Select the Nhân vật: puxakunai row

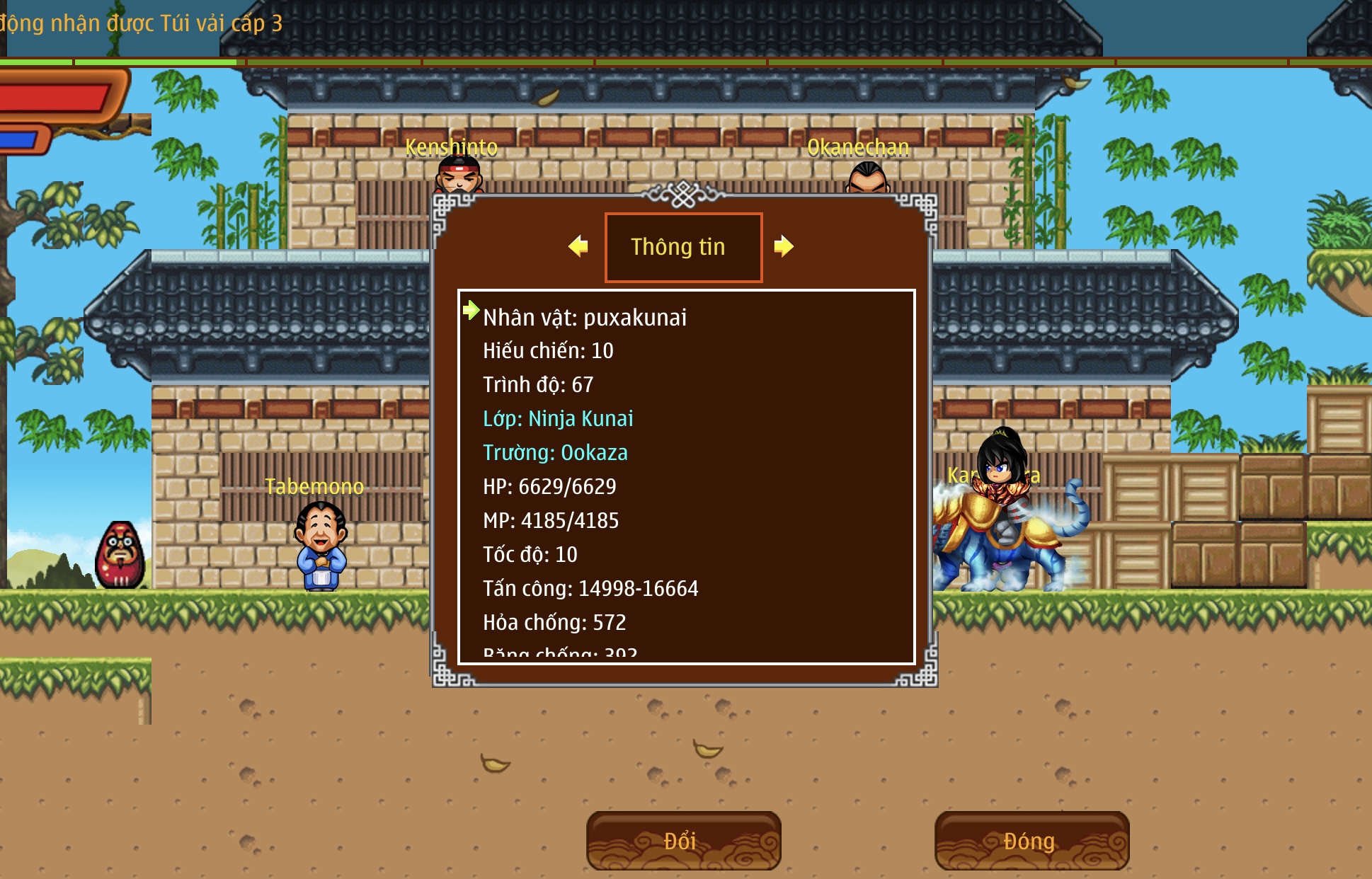coord(585,317)
